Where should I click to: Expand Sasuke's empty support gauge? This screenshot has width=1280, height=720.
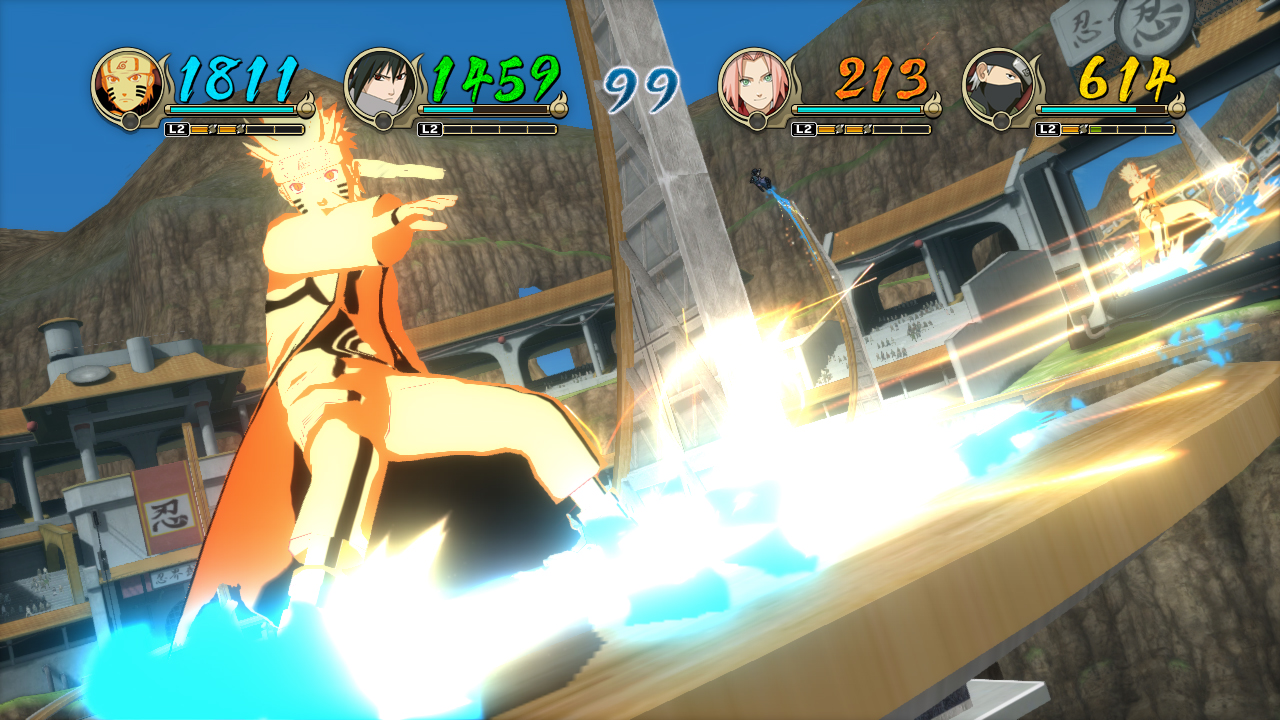[x=500, y=128]
